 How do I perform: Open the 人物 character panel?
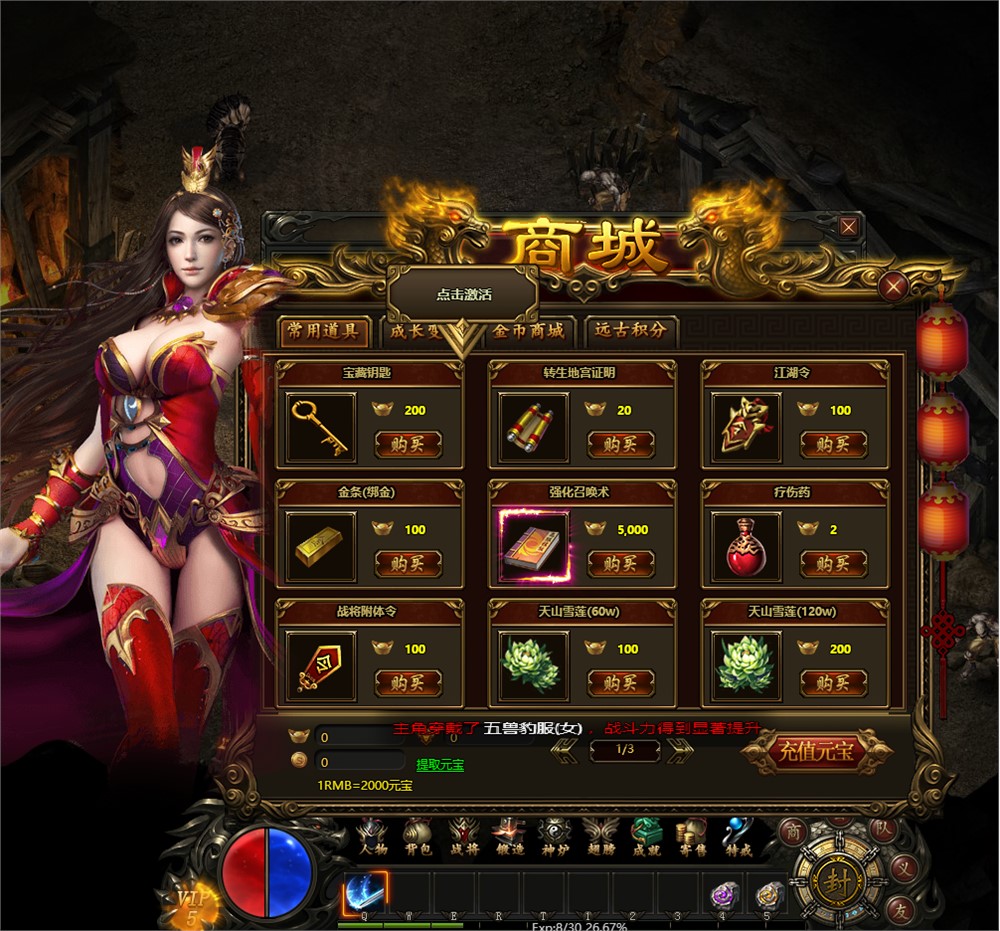coord(372,838)
